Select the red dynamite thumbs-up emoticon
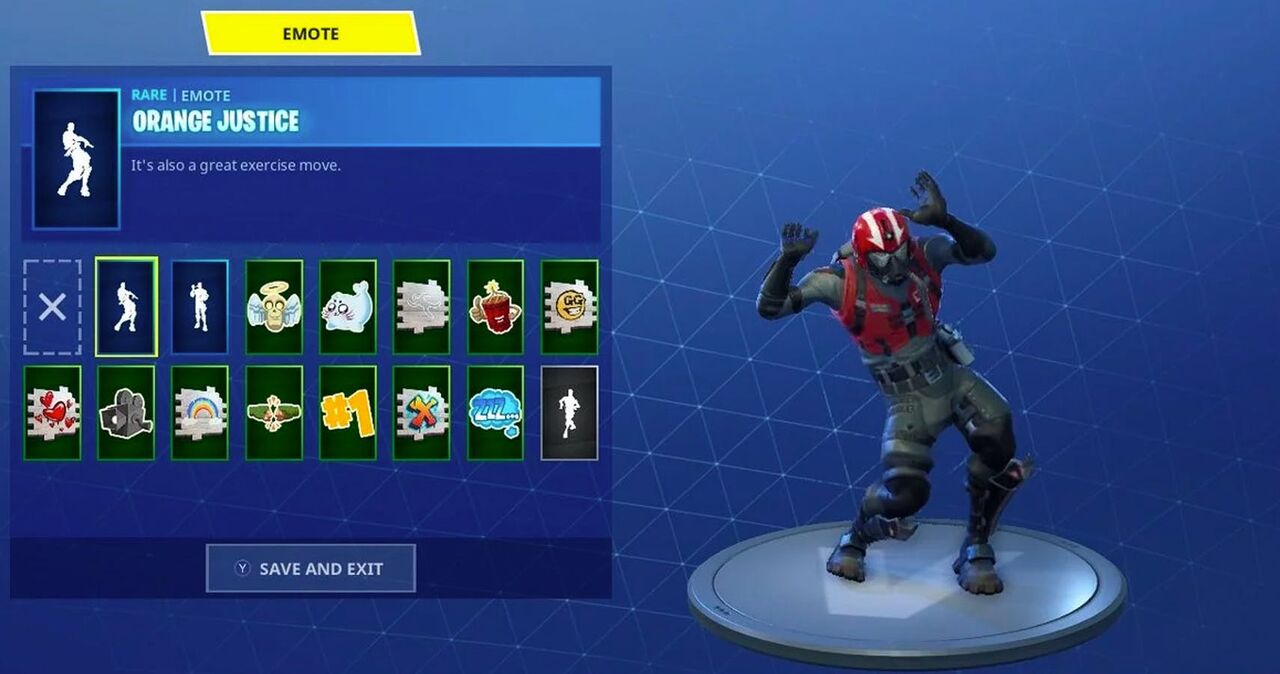The image size is (1280, 674). [496, 307]
